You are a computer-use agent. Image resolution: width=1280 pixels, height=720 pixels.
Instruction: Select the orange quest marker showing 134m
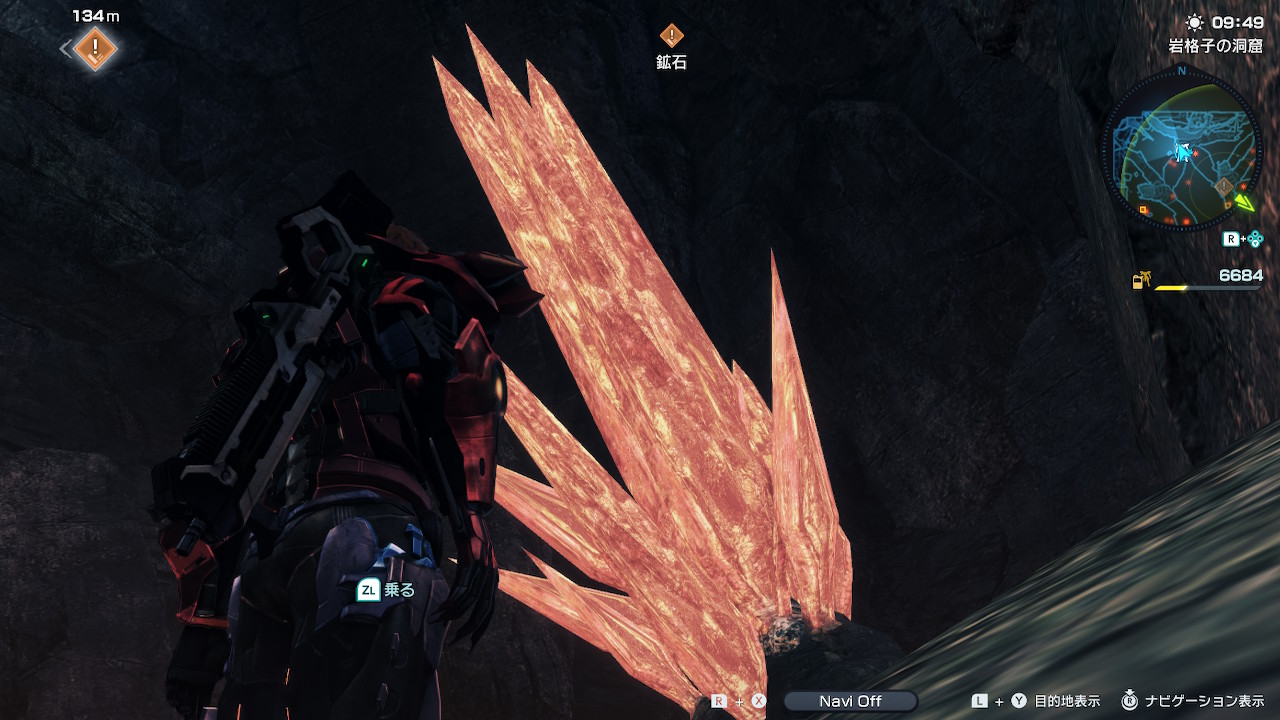(x=95, y=46)
